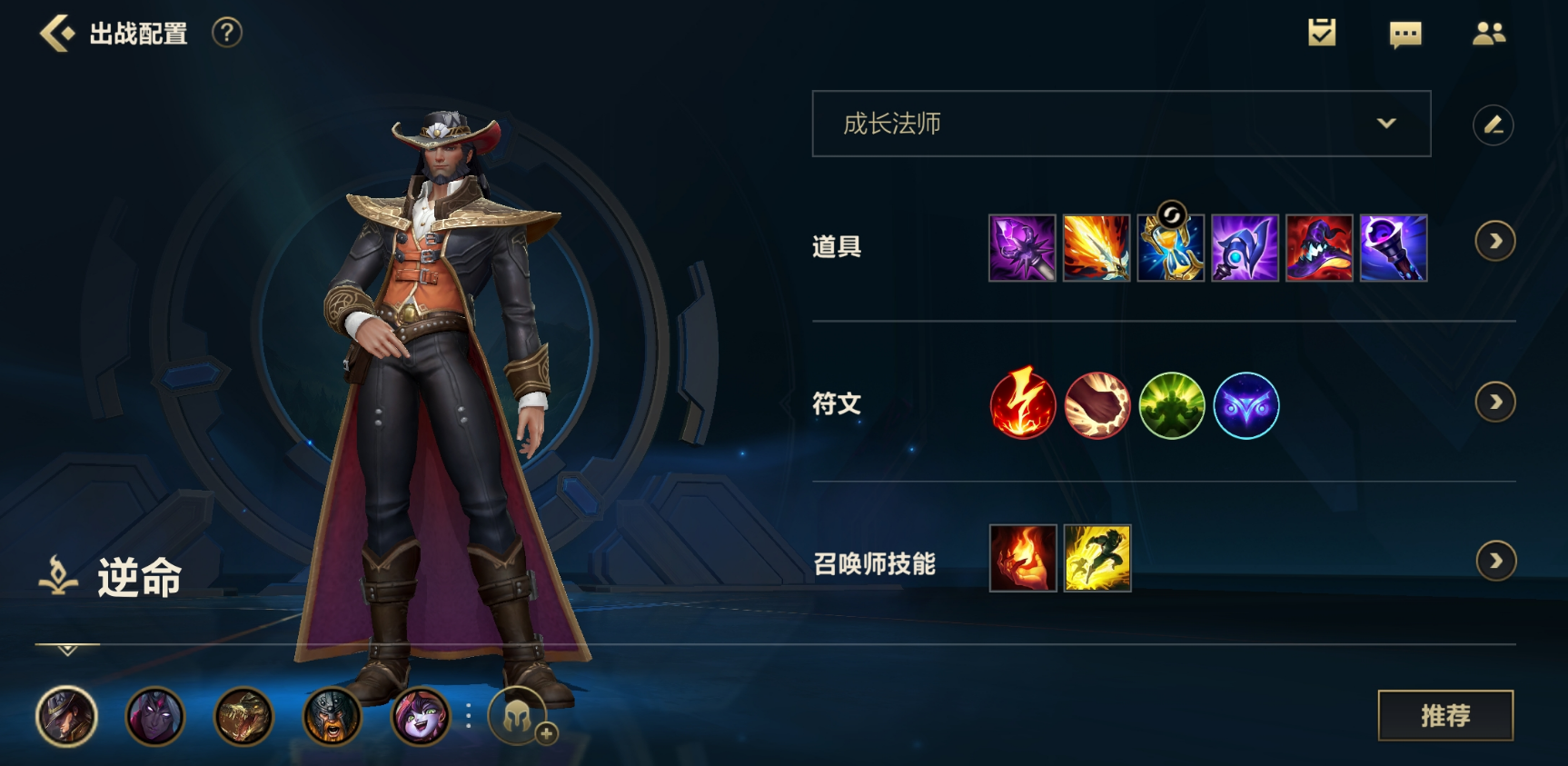The height and width of the screenshot is (766, 1568).
Task: Open the 召唤师技能 arrow button
Action: [1495, 562]
